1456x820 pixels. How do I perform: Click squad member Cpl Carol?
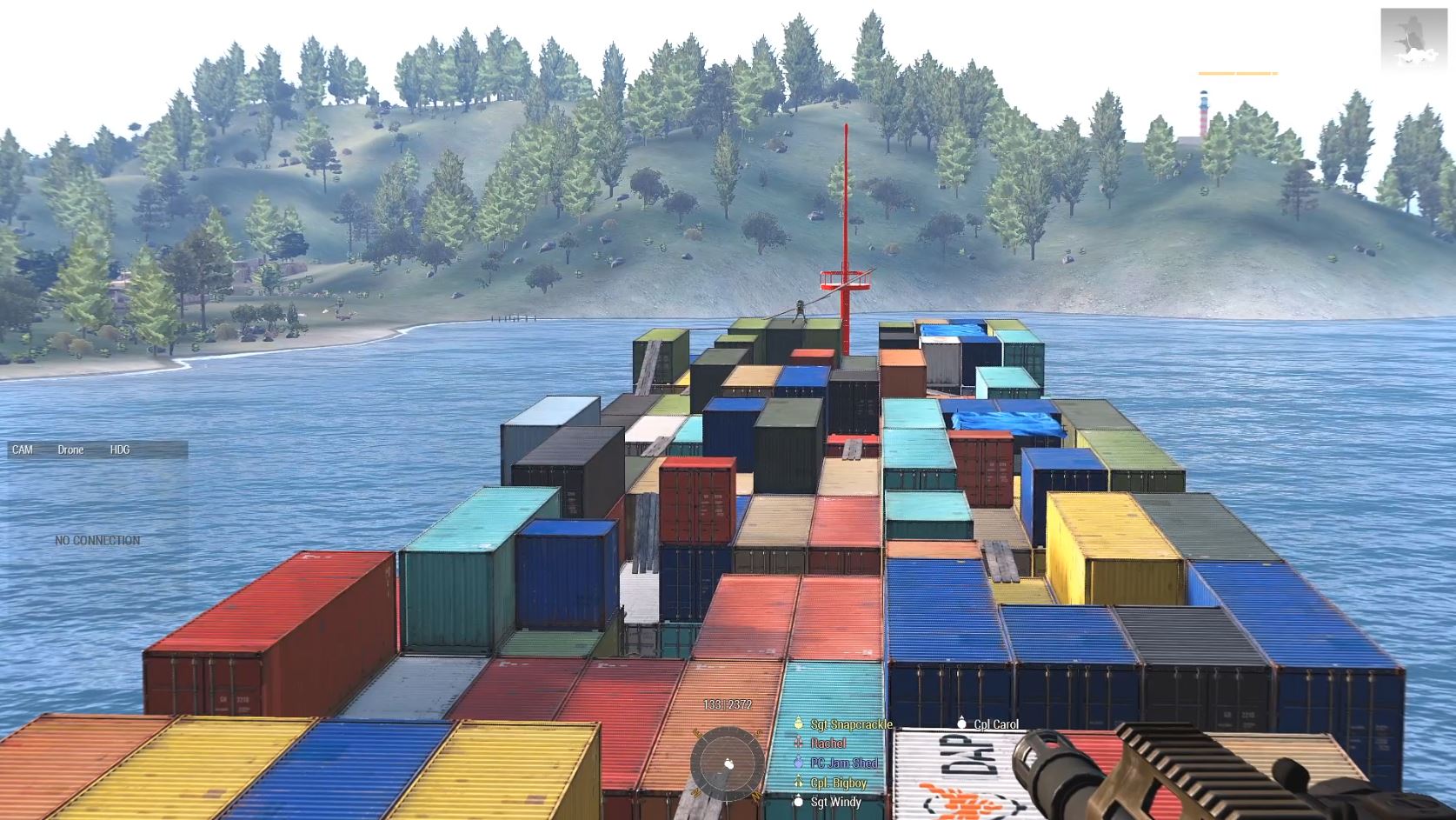(x=995, y=724)
